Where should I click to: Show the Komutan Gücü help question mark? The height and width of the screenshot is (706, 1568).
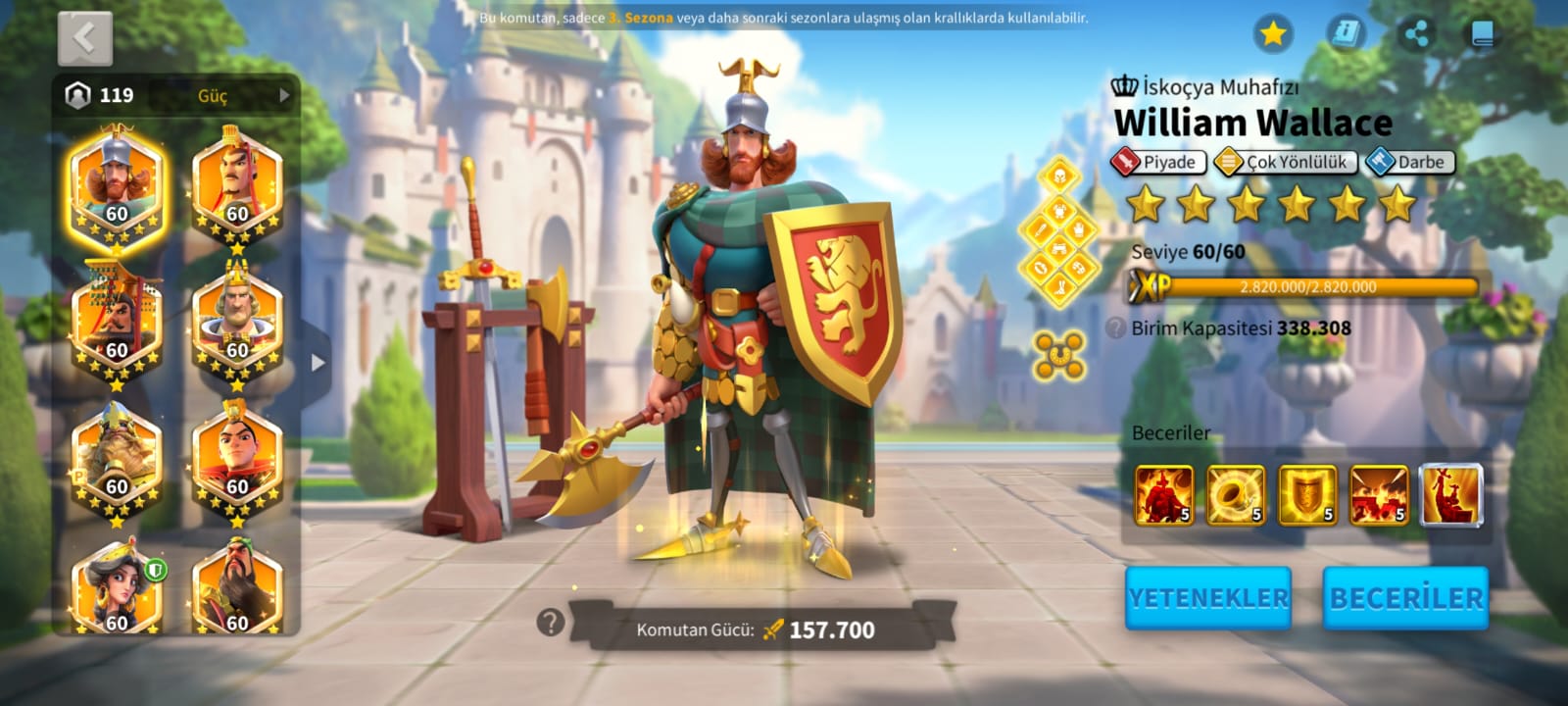[x=551, y=621]
